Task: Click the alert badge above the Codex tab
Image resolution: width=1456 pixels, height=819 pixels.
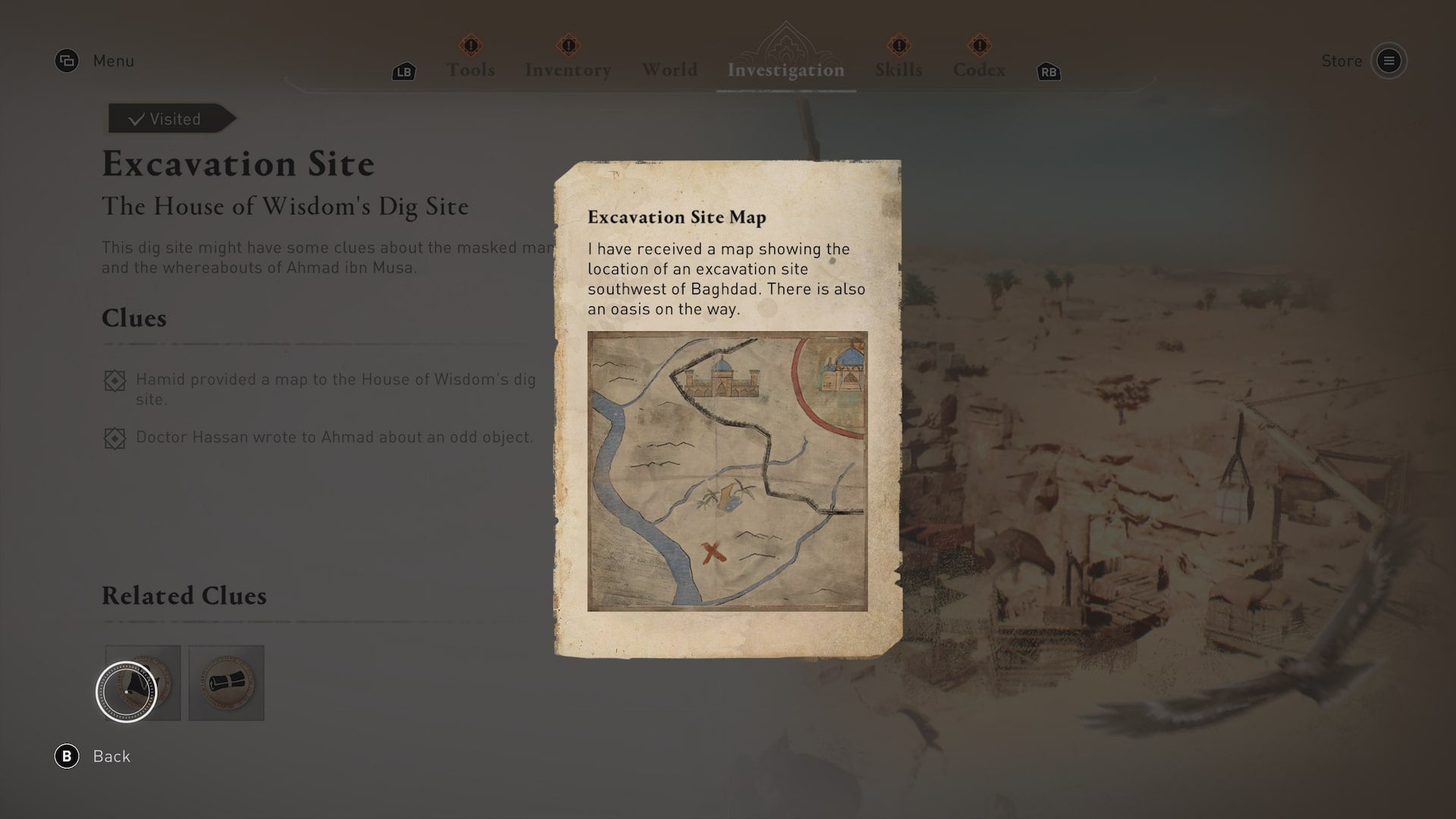Action: (x=980, y=47)
